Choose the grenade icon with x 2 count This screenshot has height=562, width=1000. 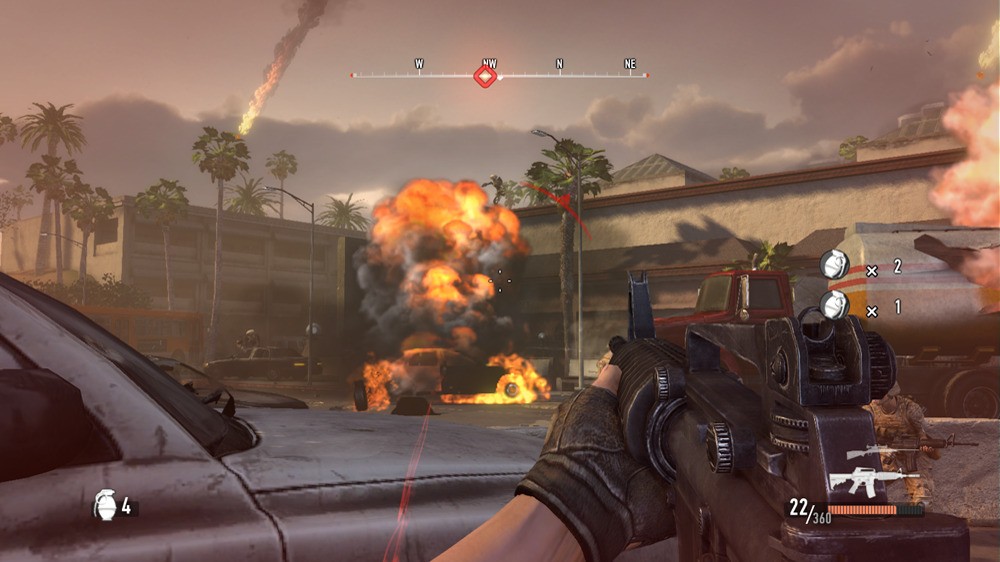coord(834,265)
